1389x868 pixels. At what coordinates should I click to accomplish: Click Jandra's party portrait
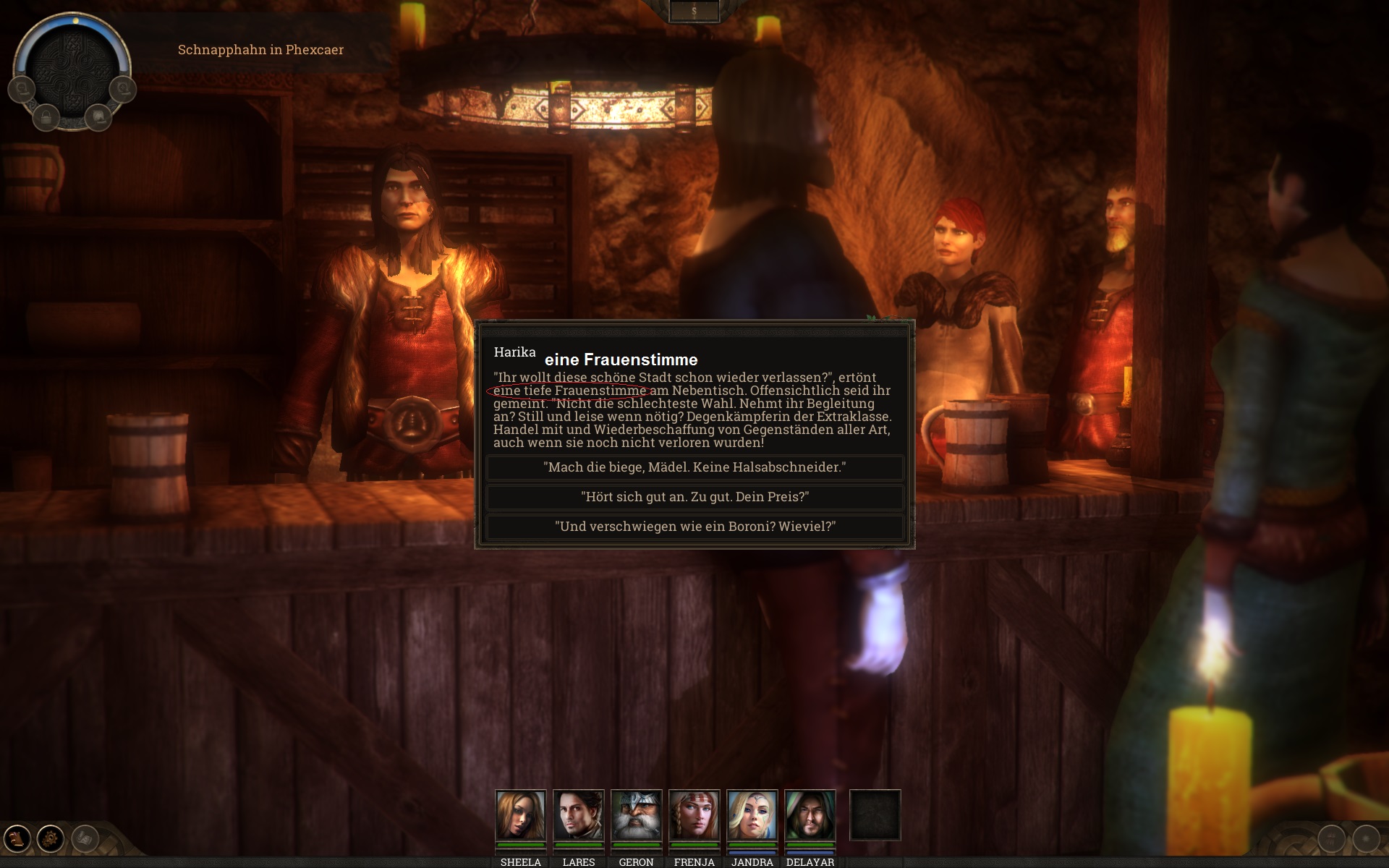752,815
